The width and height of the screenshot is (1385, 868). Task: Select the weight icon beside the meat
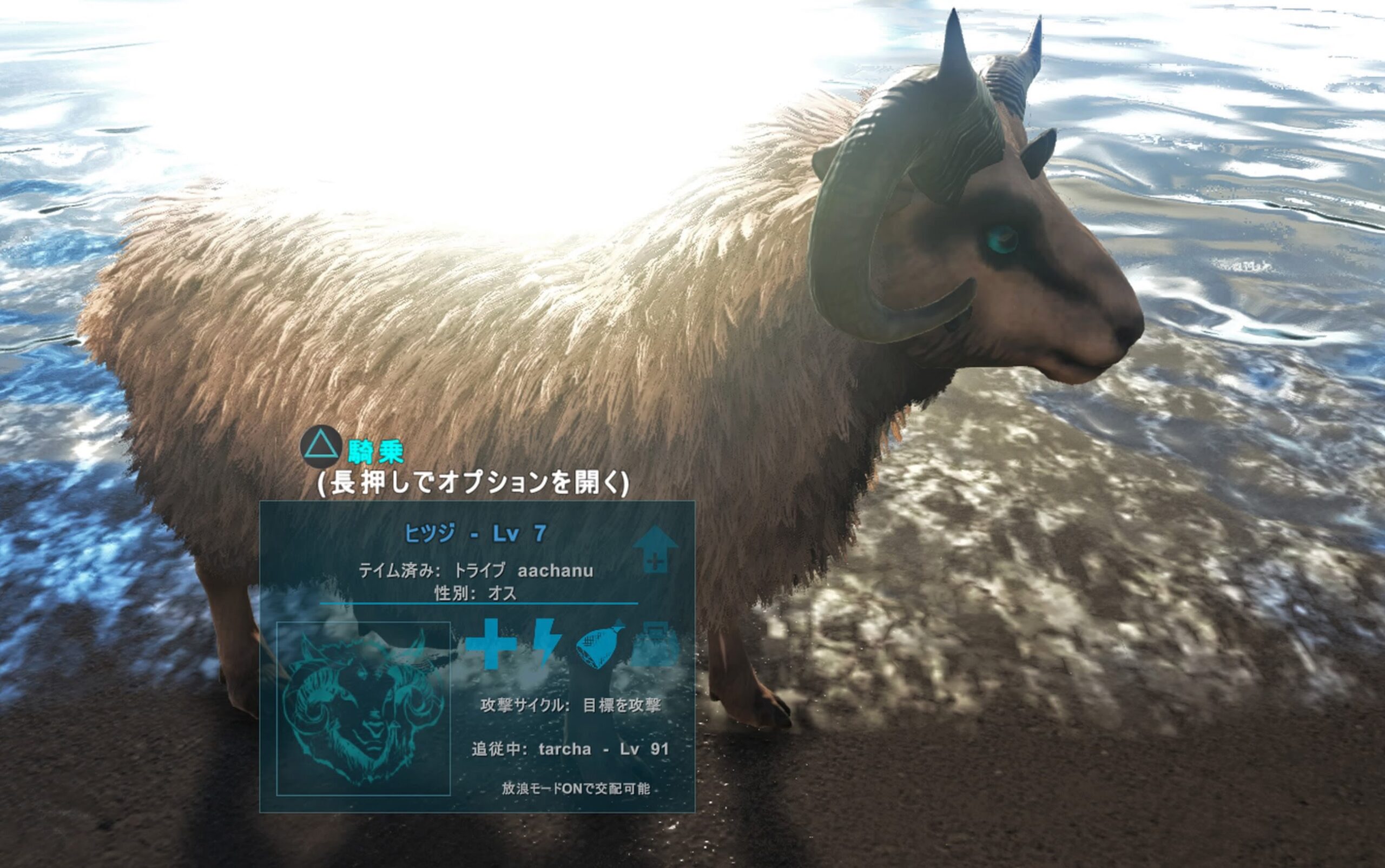pos(656,643)
